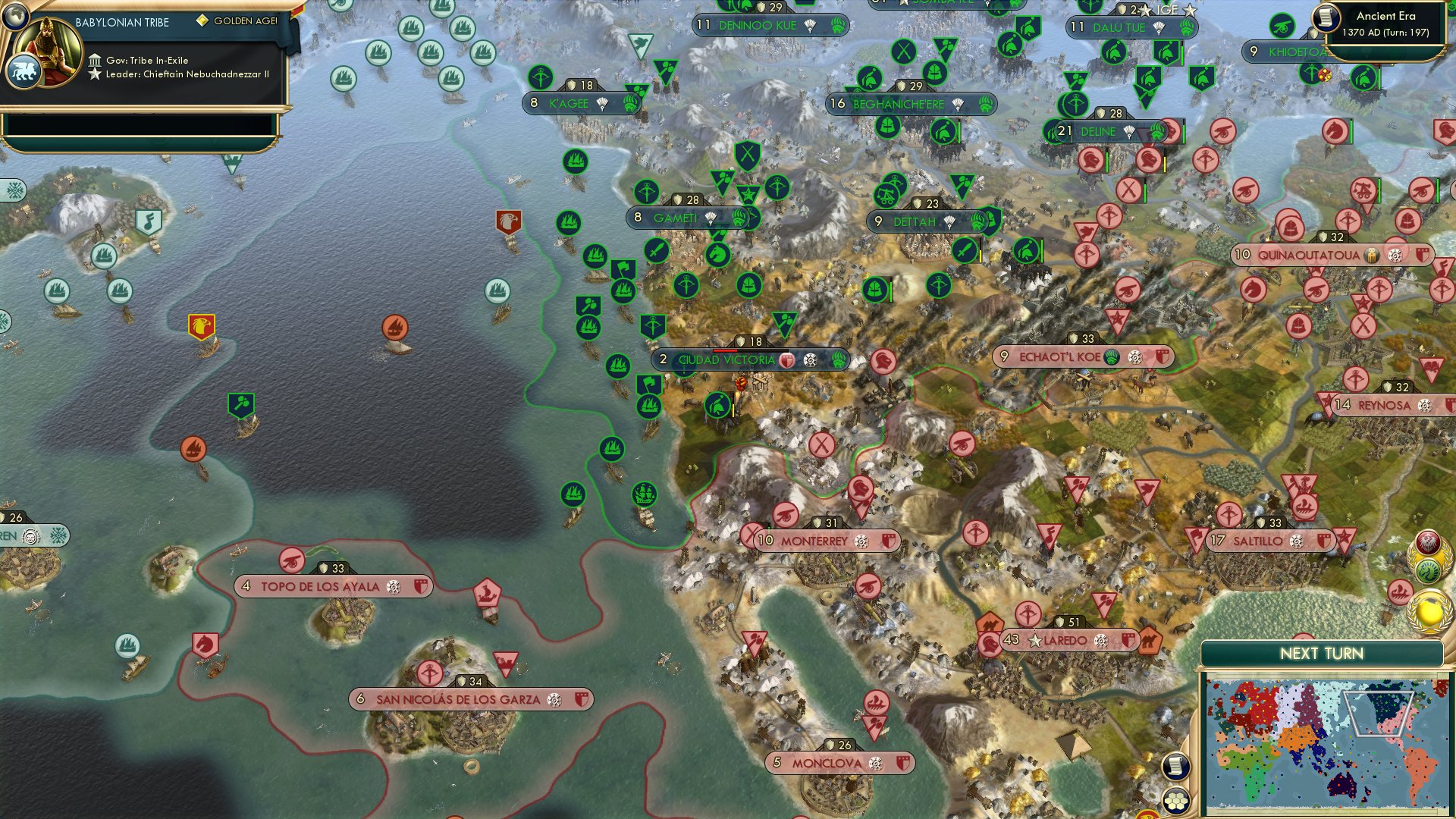Click the NEXT TURN button
1456x819 pixels.
tap(1324, 652)
